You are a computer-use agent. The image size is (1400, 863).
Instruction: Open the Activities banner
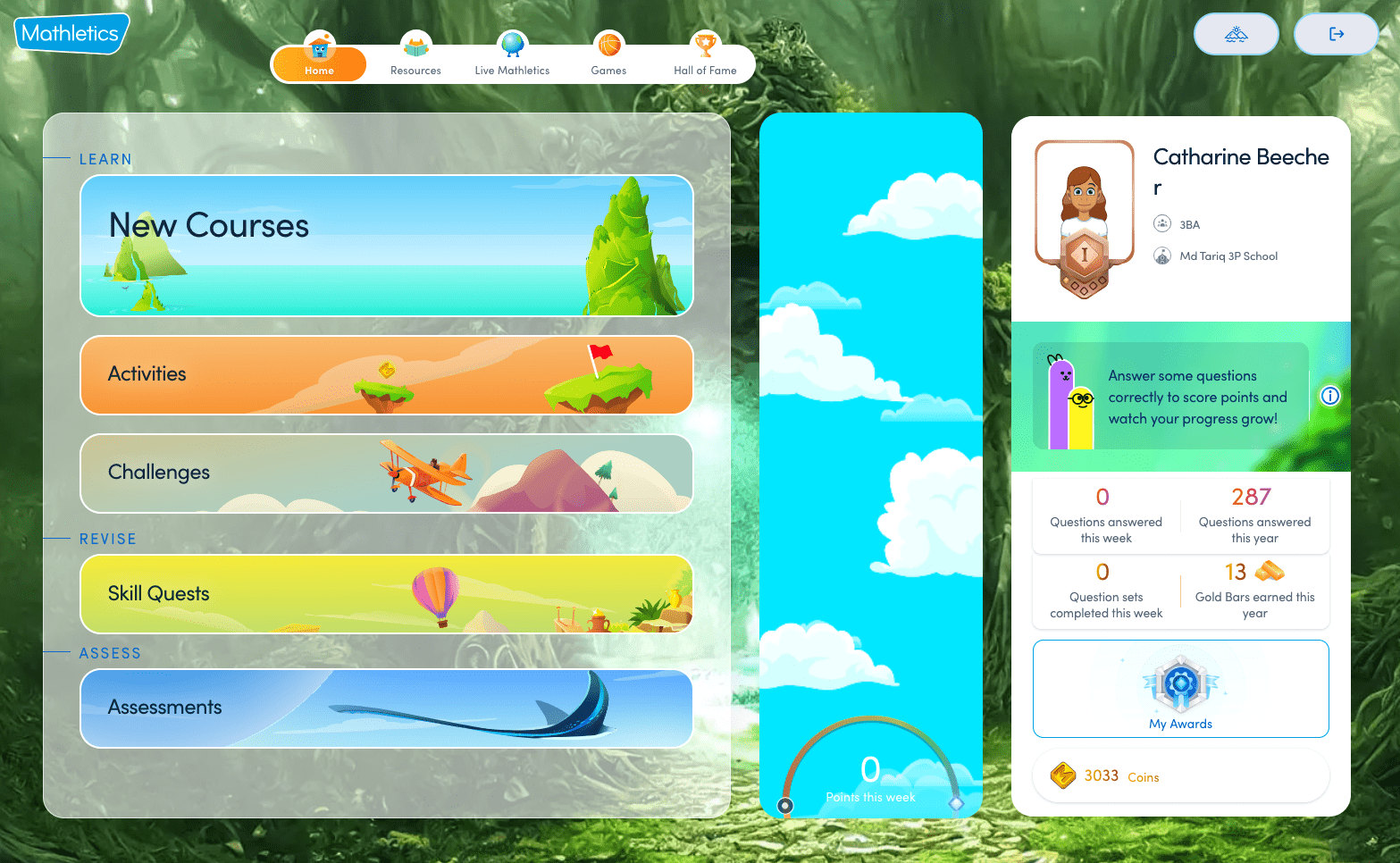coord(386,375)
